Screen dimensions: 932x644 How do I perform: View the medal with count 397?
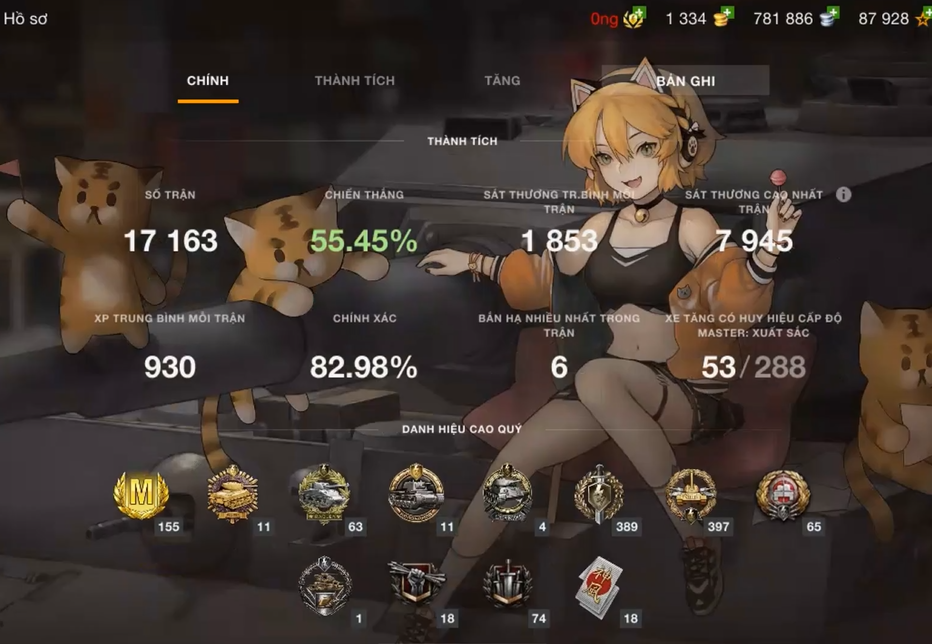pos(691,495)
